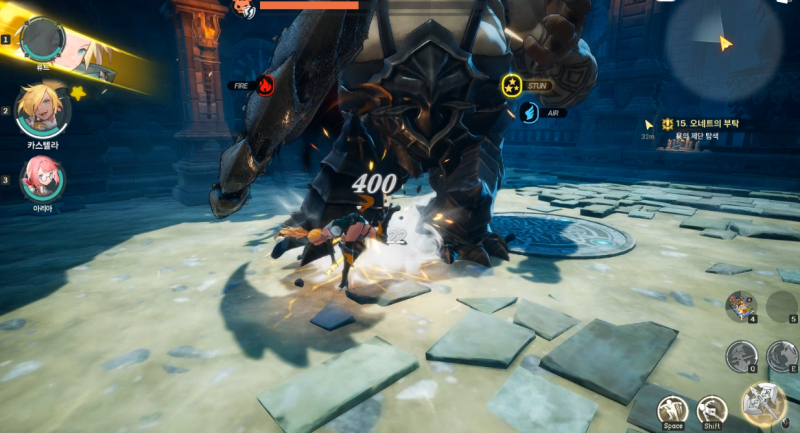Activate the Q skill icon

pos(742,355)
